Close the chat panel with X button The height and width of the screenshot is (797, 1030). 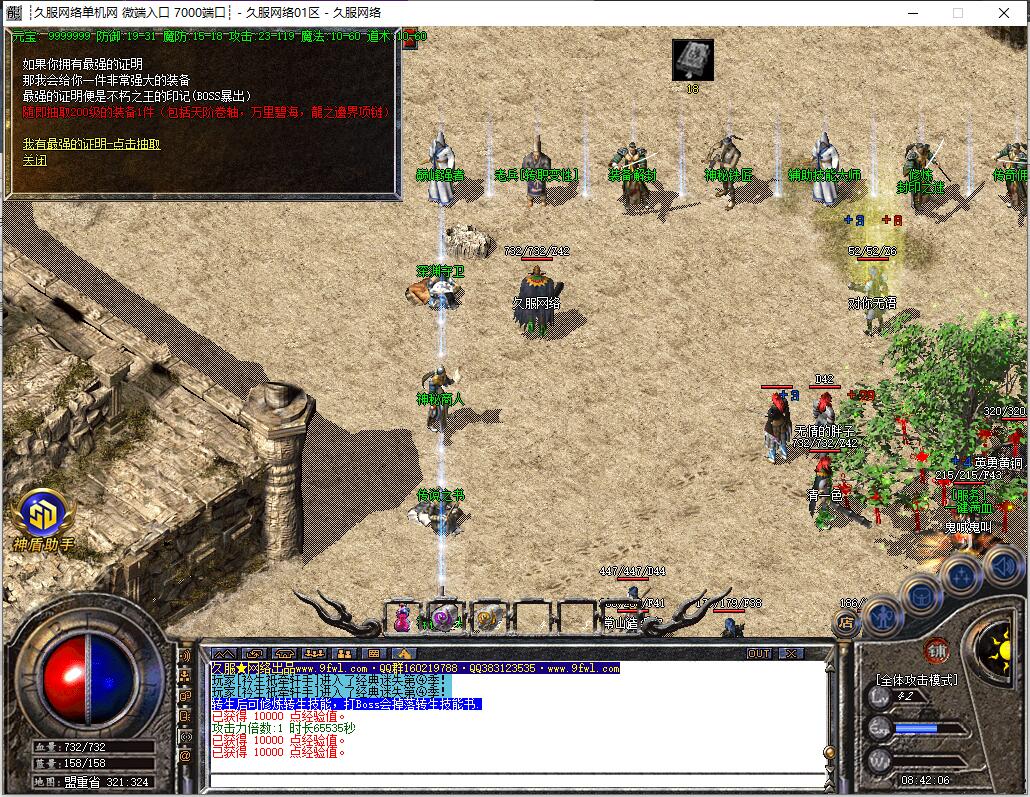pyautogui.click(x=790, y=654)
